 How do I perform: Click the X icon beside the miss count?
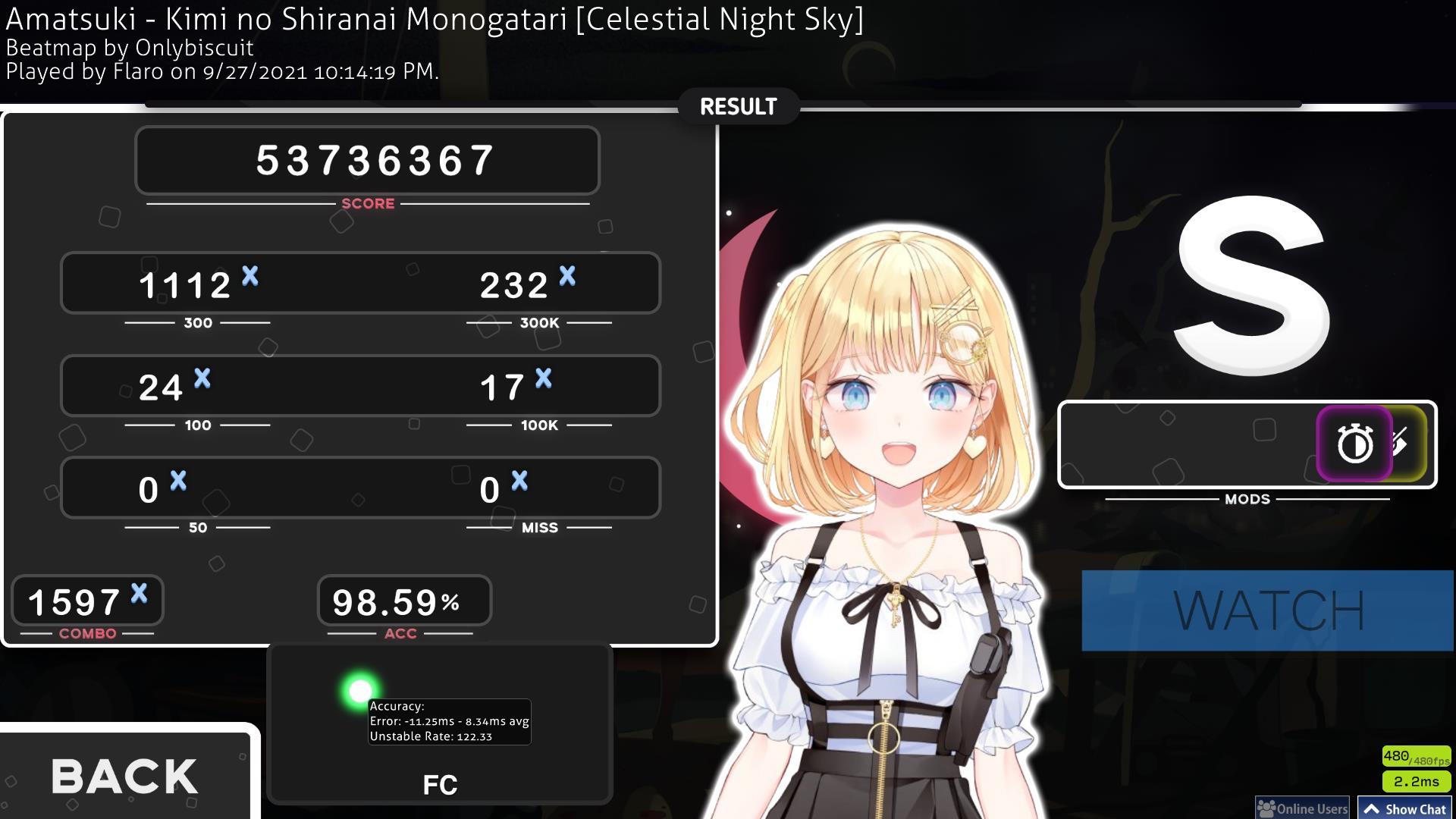[519, 479]
